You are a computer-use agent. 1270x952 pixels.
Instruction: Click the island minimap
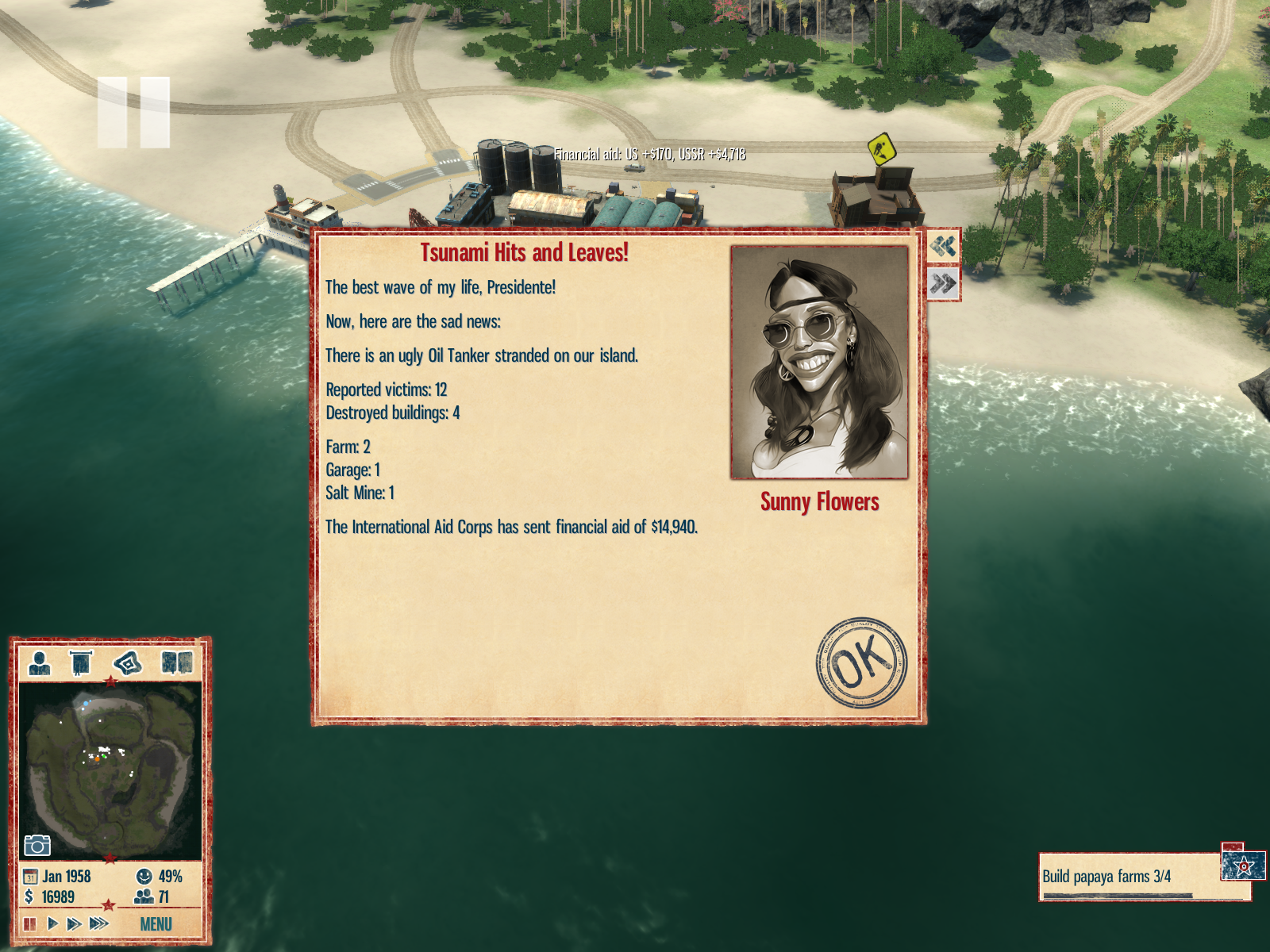(110, 770)
